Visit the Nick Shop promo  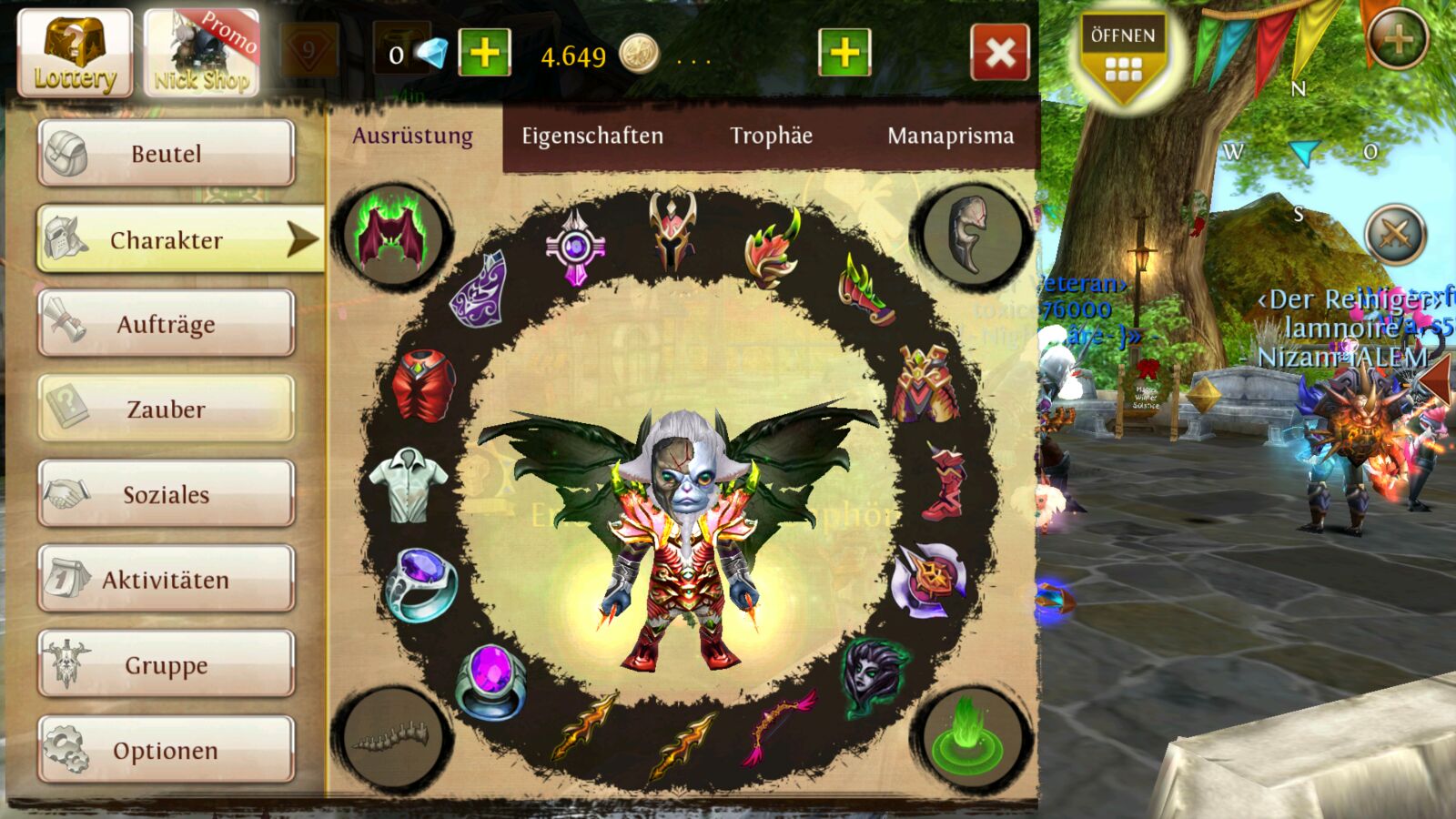pos(201,53)
